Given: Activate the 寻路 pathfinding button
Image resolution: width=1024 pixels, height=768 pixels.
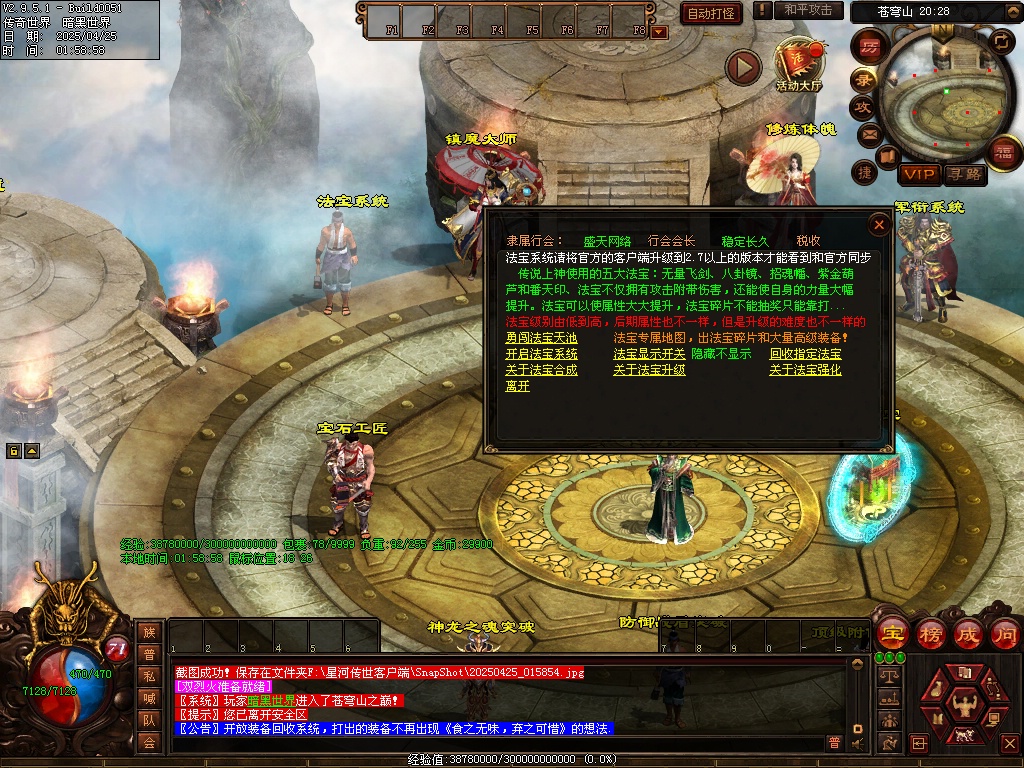Looking at the screenshot, I should coord(964,174).
